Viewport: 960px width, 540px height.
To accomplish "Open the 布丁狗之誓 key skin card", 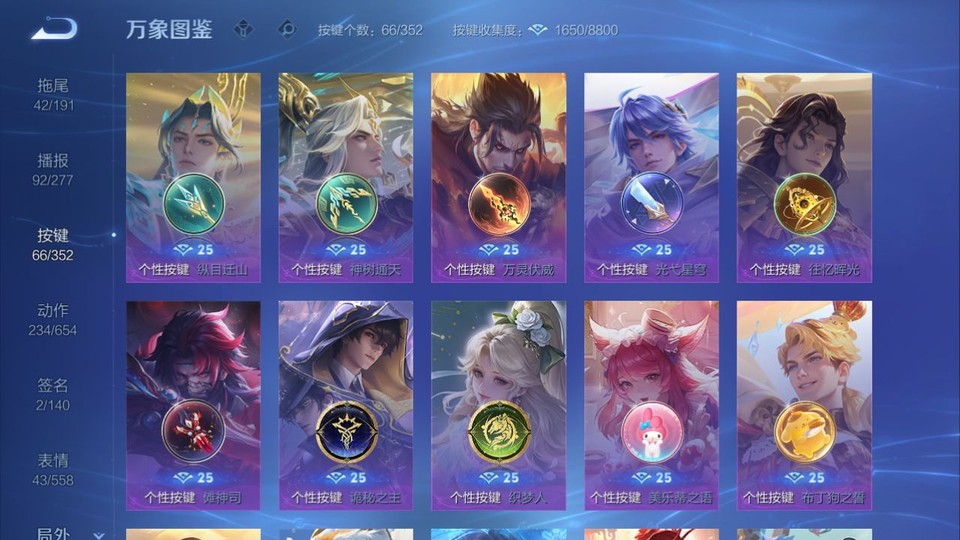I will pos(804,405).
